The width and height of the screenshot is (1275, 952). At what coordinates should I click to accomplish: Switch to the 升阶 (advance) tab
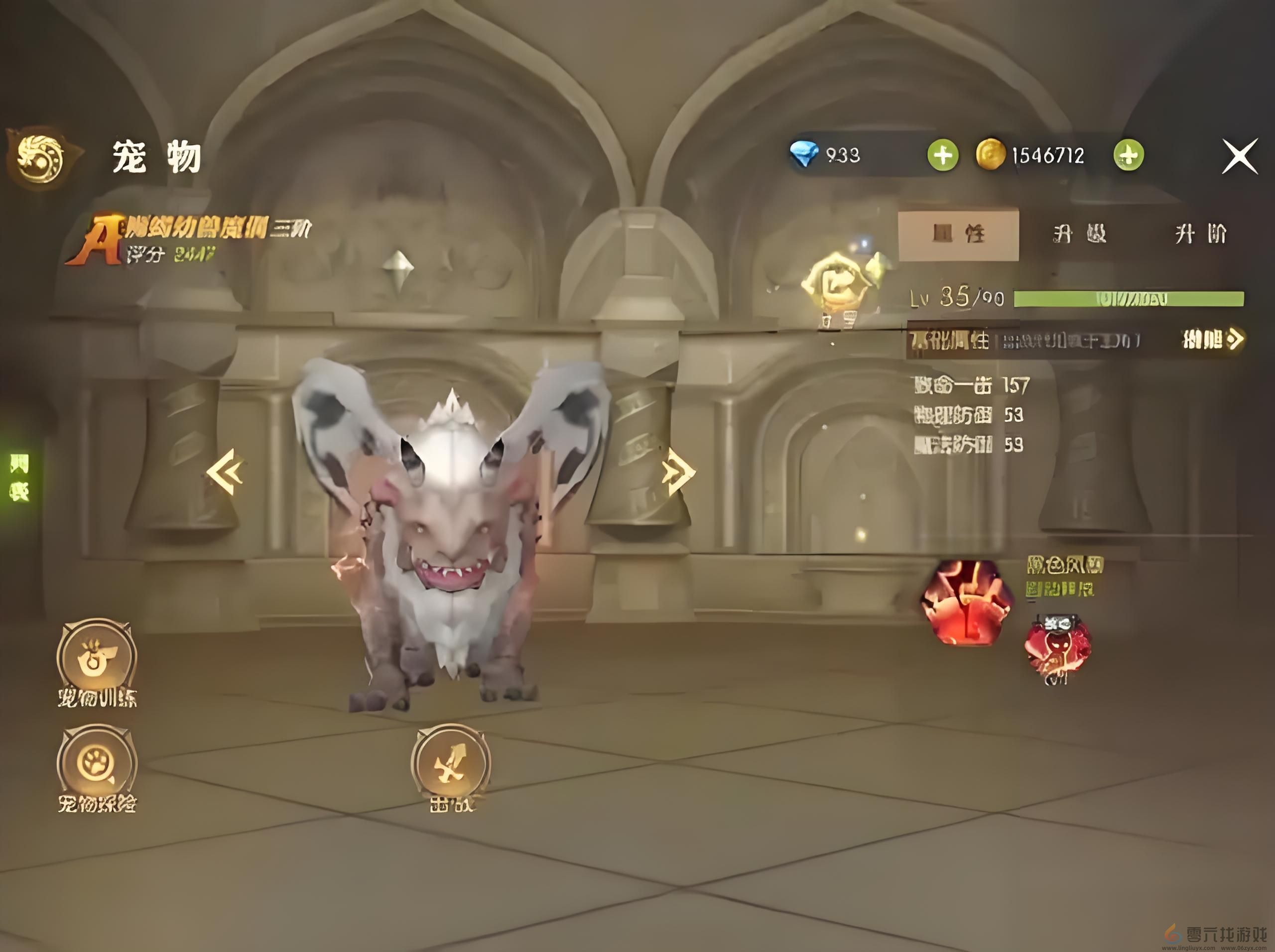1200,234
